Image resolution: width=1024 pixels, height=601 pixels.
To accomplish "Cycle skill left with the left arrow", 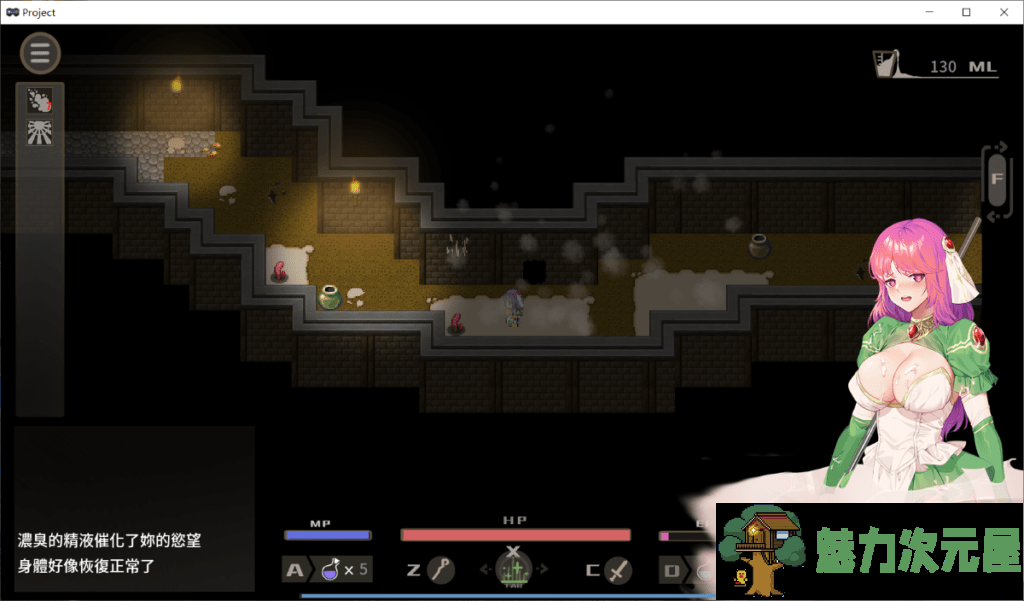I will pos(484,570).
